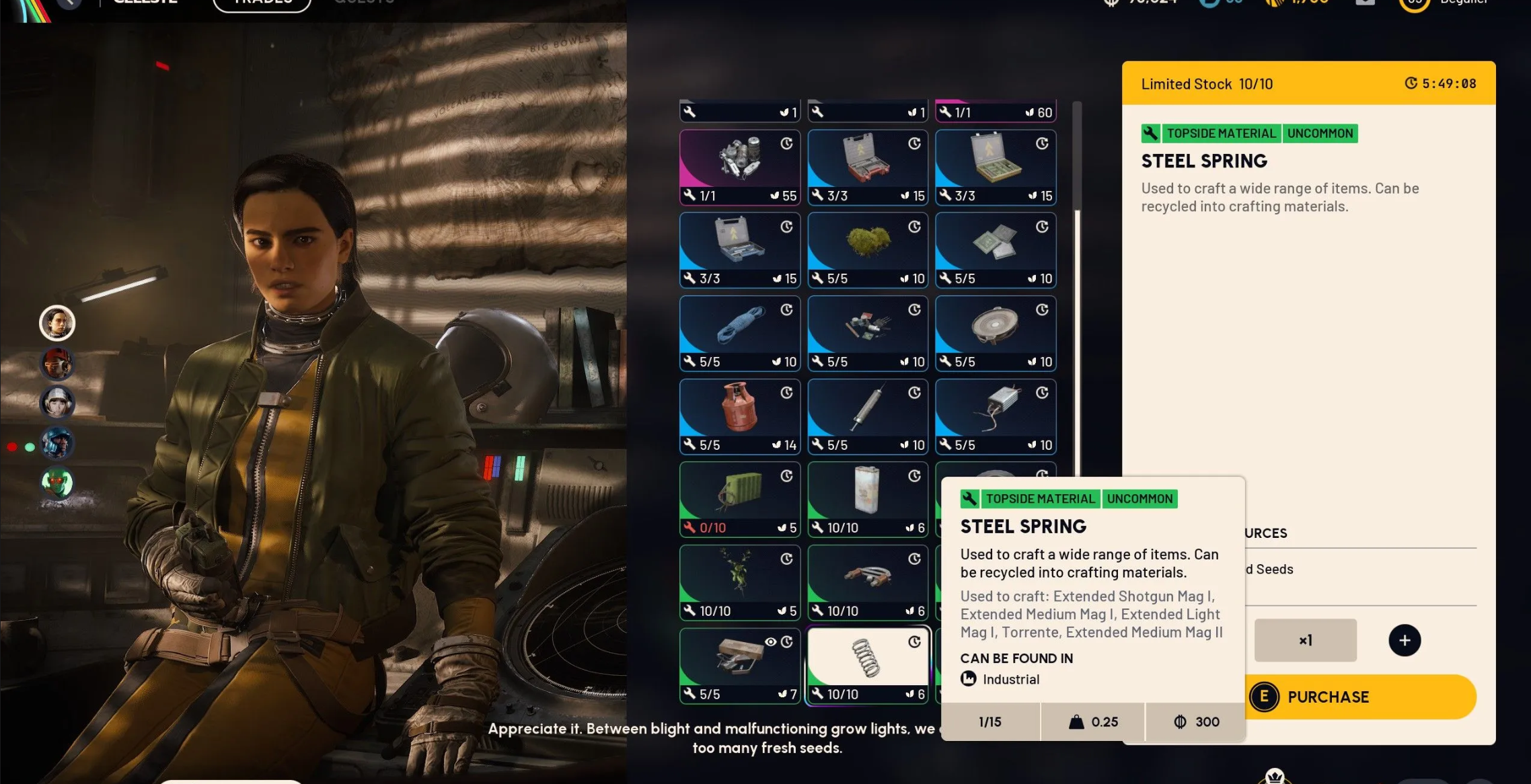Select the green moss item slot
Image resolution: width=1531 pixels, height=784 pixels.
pyautogui.click(x=867, y=249)
